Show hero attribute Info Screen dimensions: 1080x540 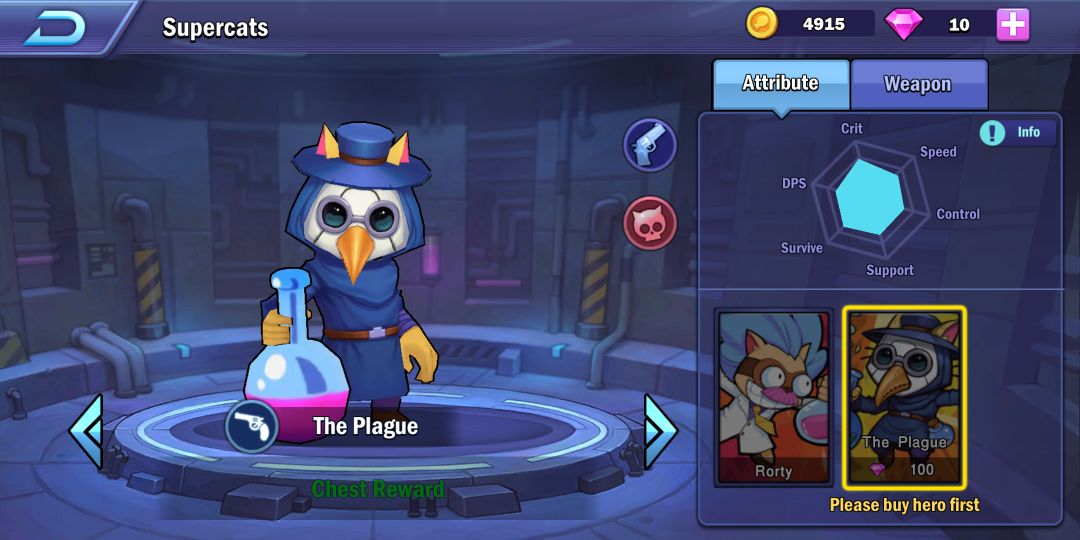point(1017,132)
